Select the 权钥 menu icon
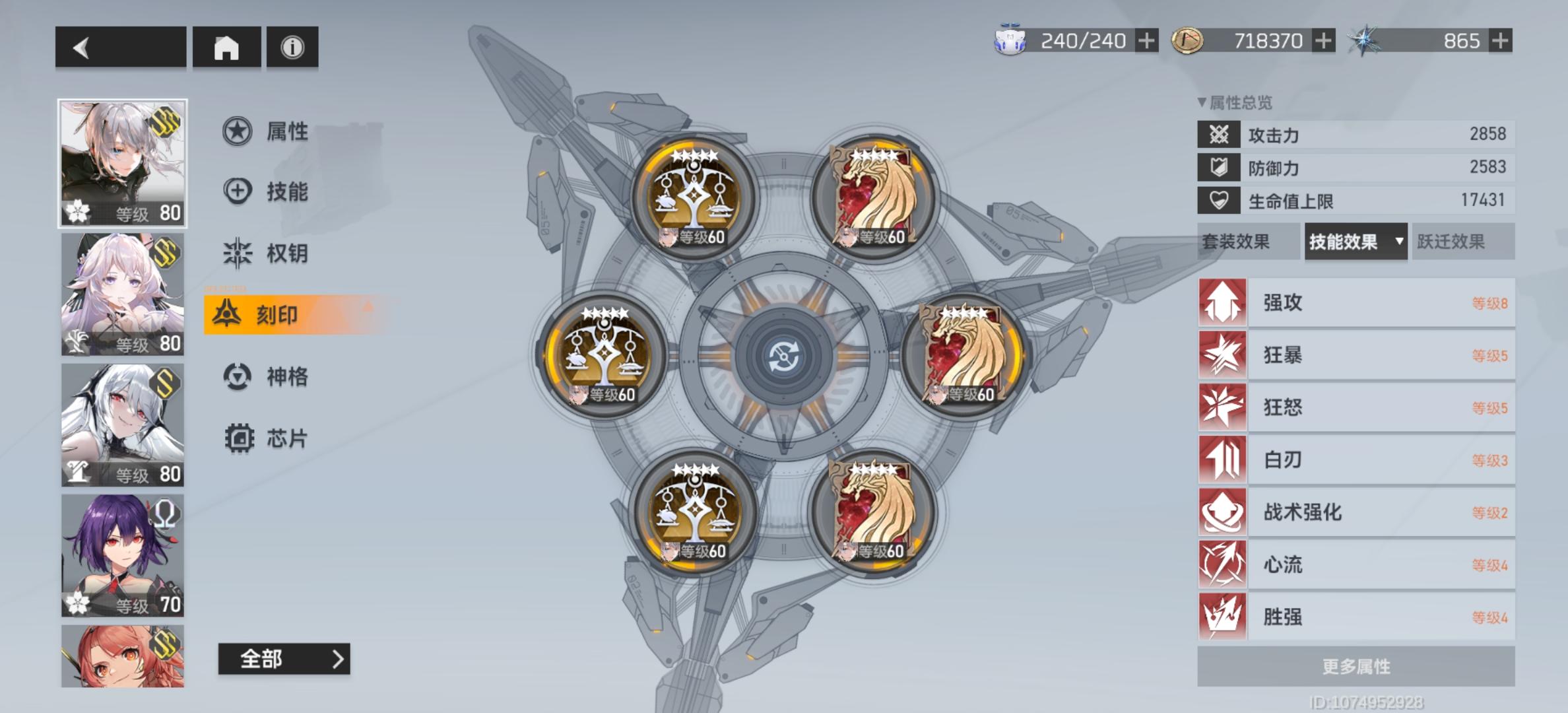This screenshot has height=713, width=1568. pos(236,252)
